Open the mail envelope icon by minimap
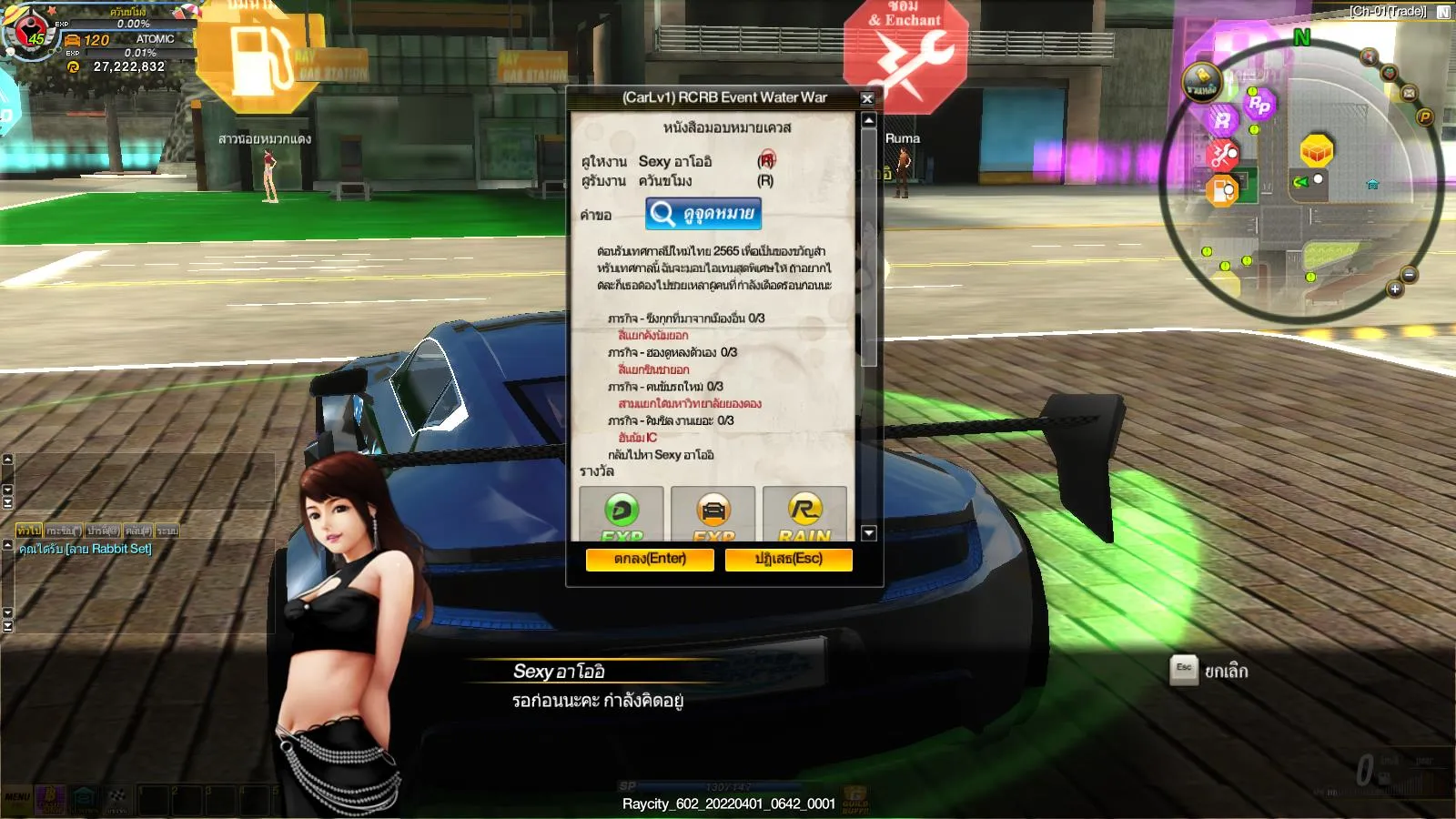Image resolution: width=1456 pixels, height=819 pixels. (1409, 93)
